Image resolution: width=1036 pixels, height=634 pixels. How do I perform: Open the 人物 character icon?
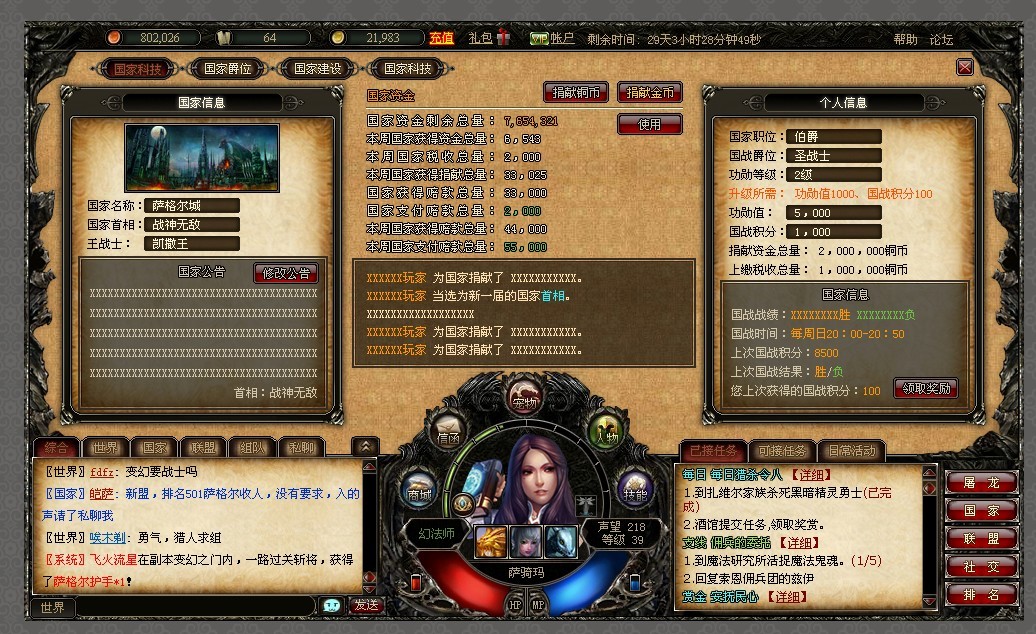(605, 430)
